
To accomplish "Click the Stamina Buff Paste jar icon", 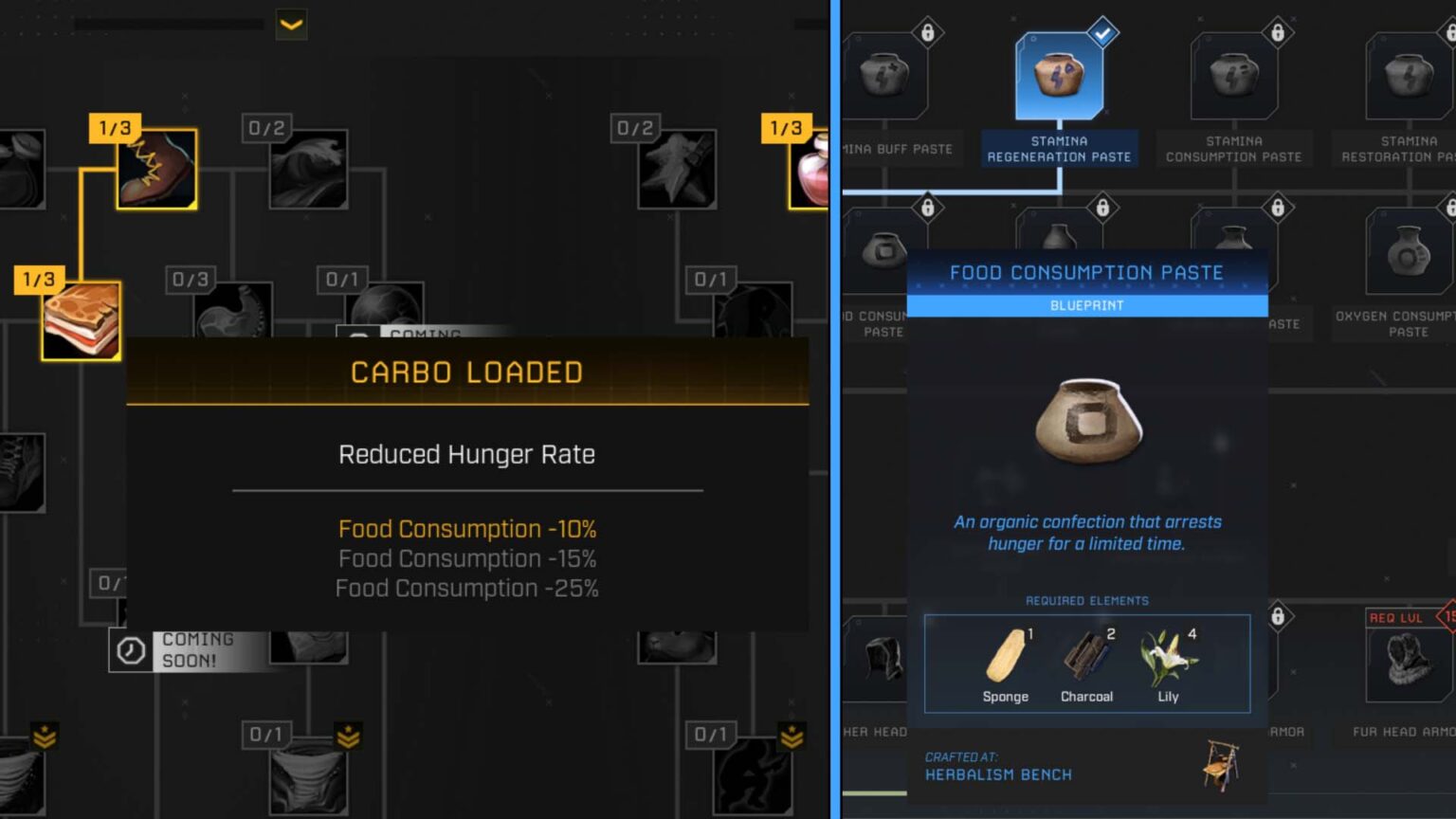I will (x=885, y=74).
